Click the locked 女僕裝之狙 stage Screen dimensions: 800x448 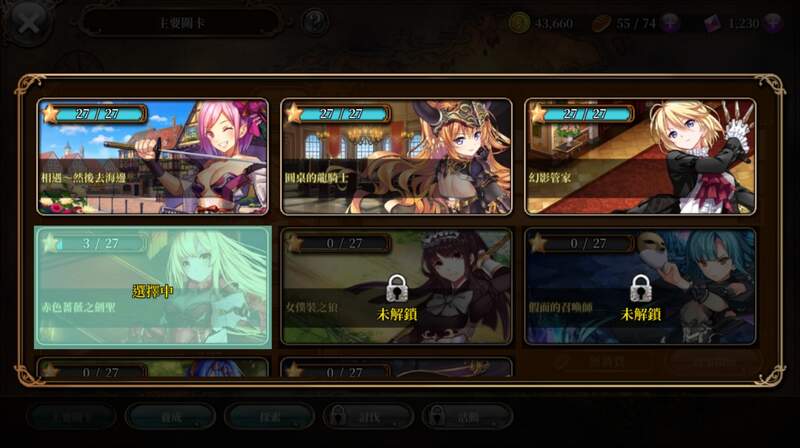click(x=396, y=287)
